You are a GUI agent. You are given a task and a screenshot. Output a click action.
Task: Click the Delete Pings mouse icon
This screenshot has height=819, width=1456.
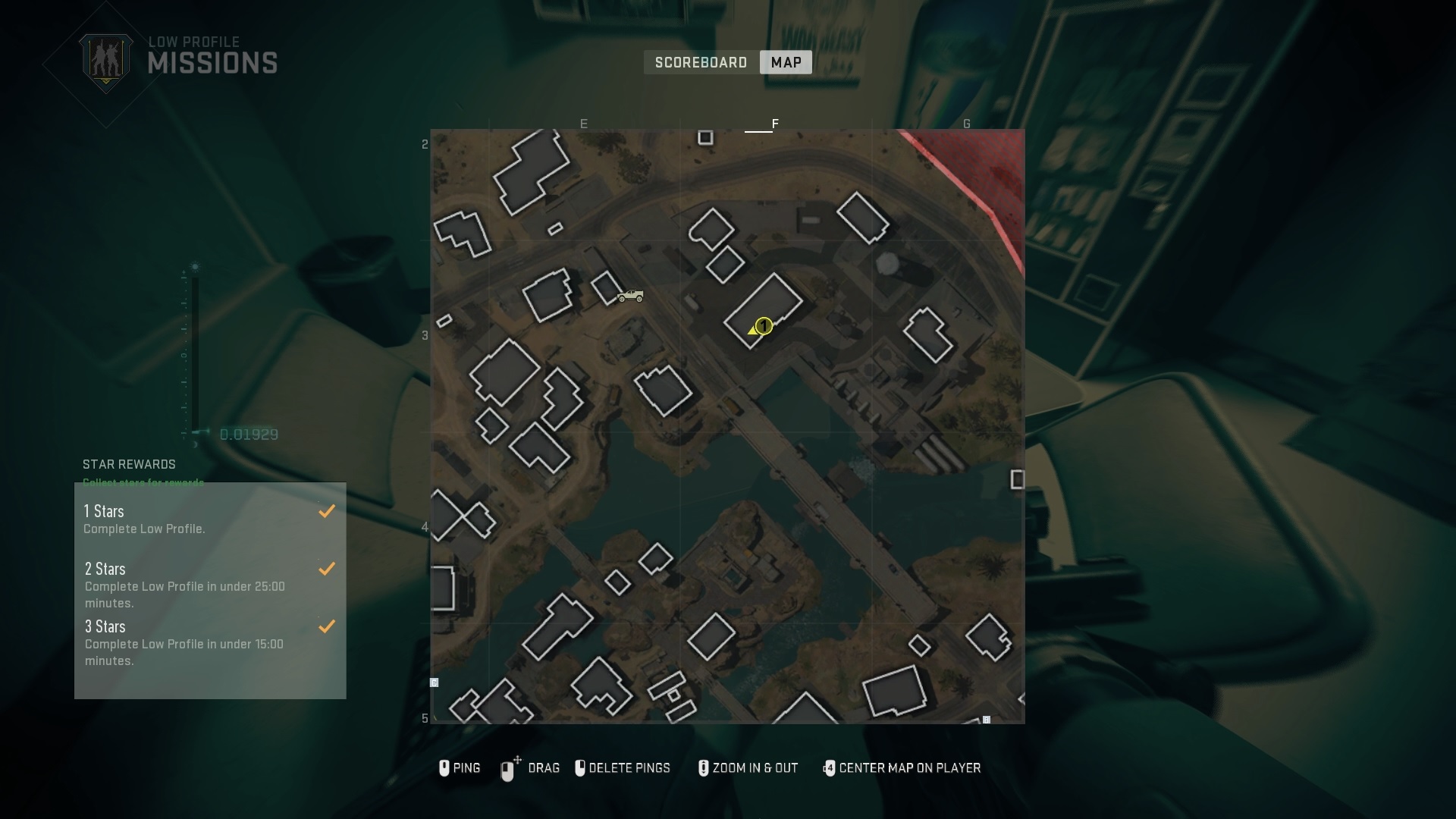pyautogui.click(x=582, y=768)
